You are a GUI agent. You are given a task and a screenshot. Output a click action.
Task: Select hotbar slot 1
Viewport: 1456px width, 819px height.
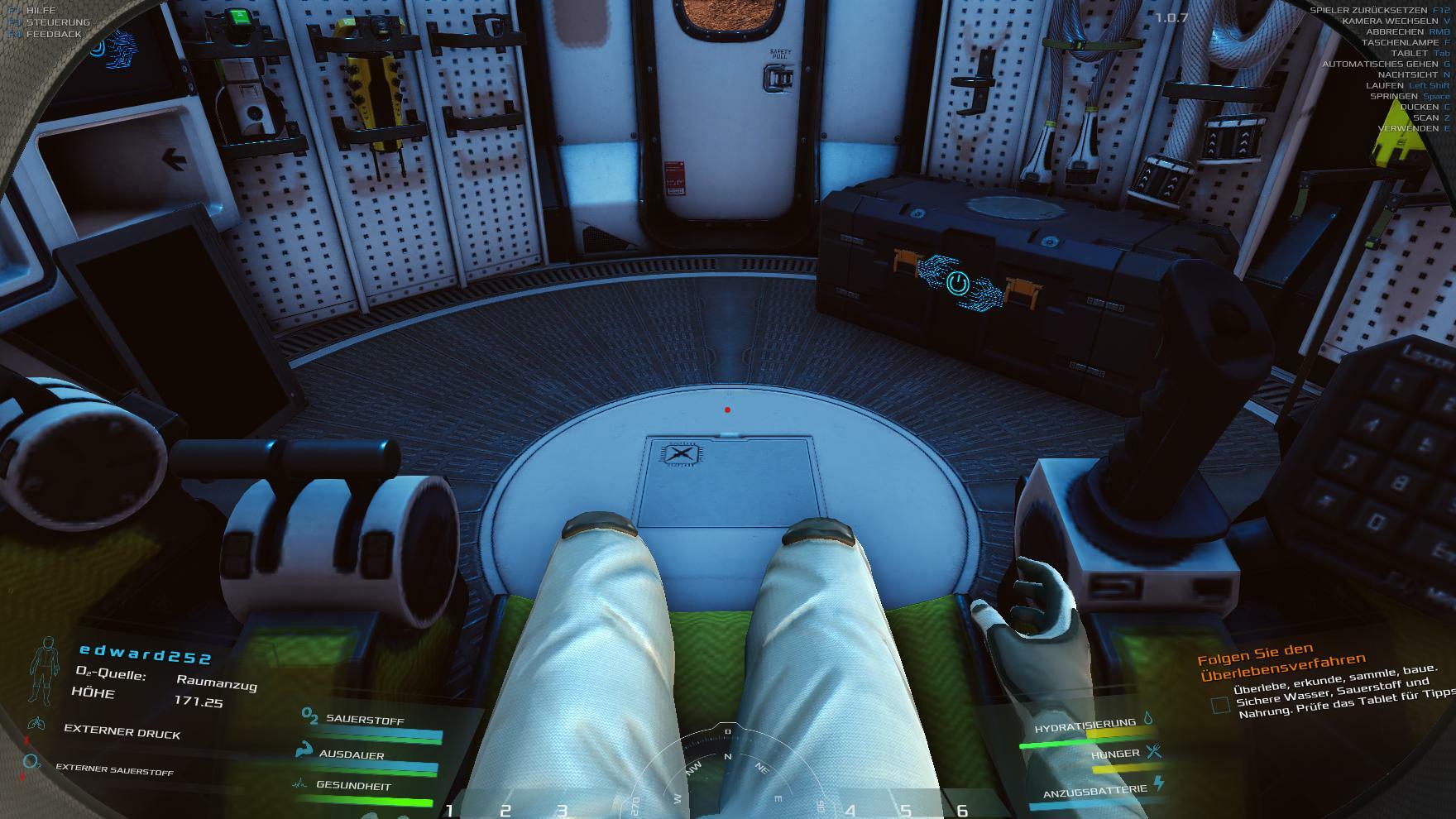coord(449,811)
